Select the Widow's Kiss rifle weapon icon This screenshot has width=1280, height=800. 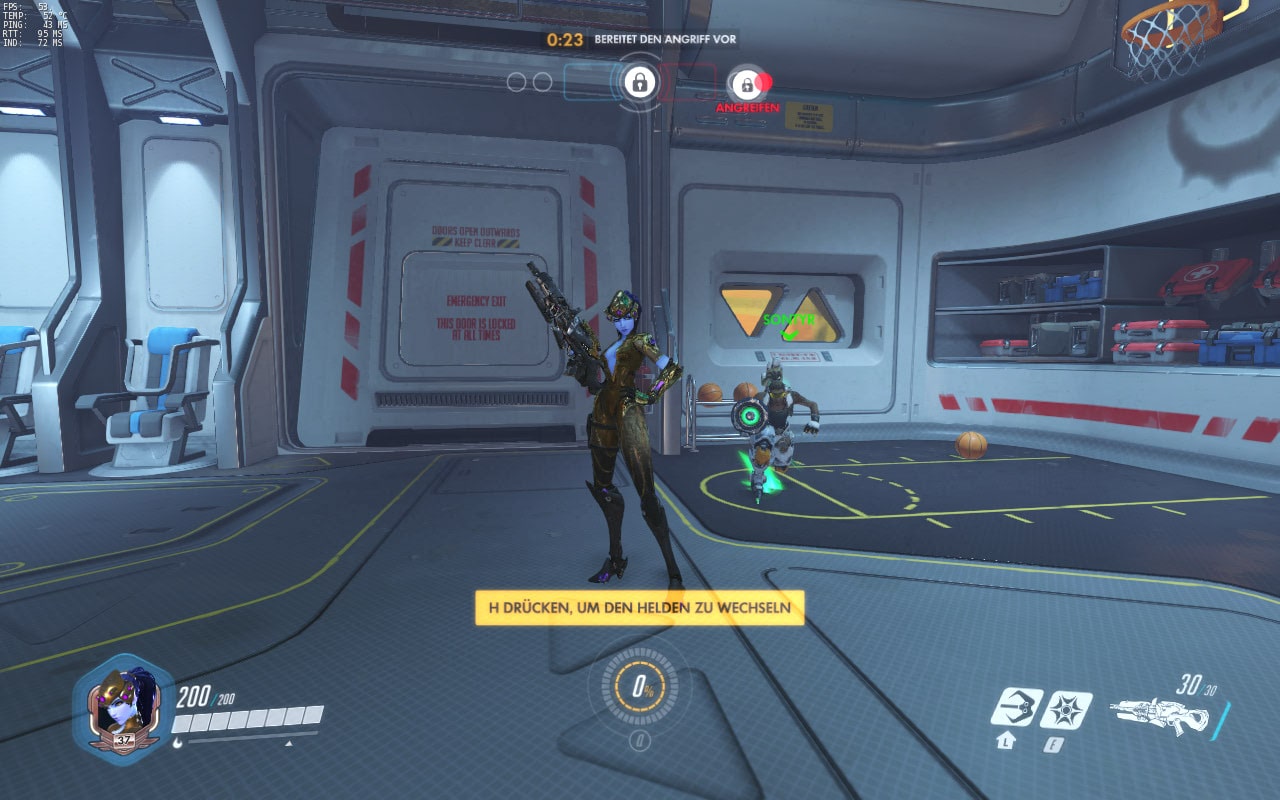(1160, 714)
